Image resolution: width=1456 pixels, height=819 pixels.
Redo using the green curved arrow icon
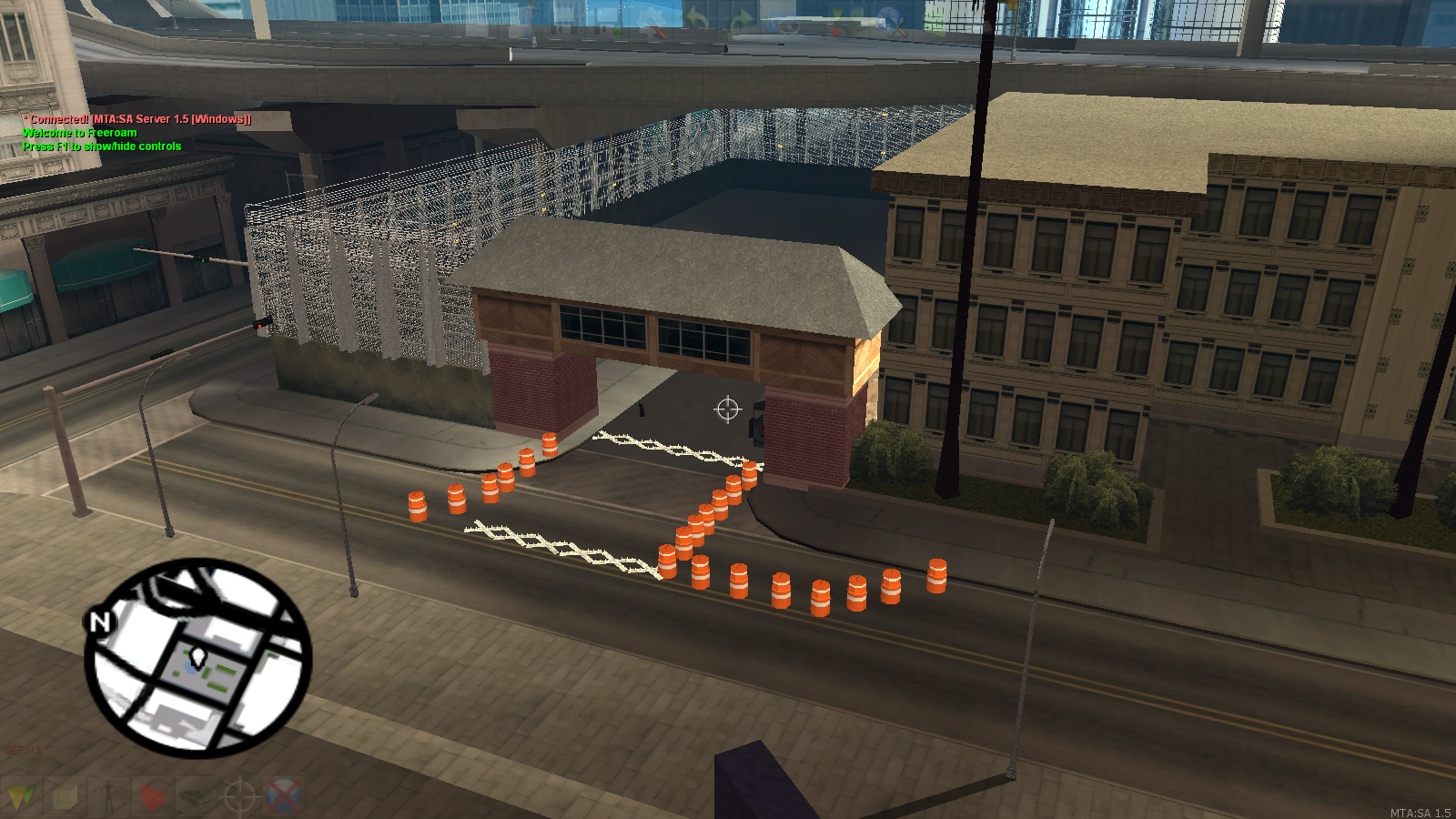[742, 20]
